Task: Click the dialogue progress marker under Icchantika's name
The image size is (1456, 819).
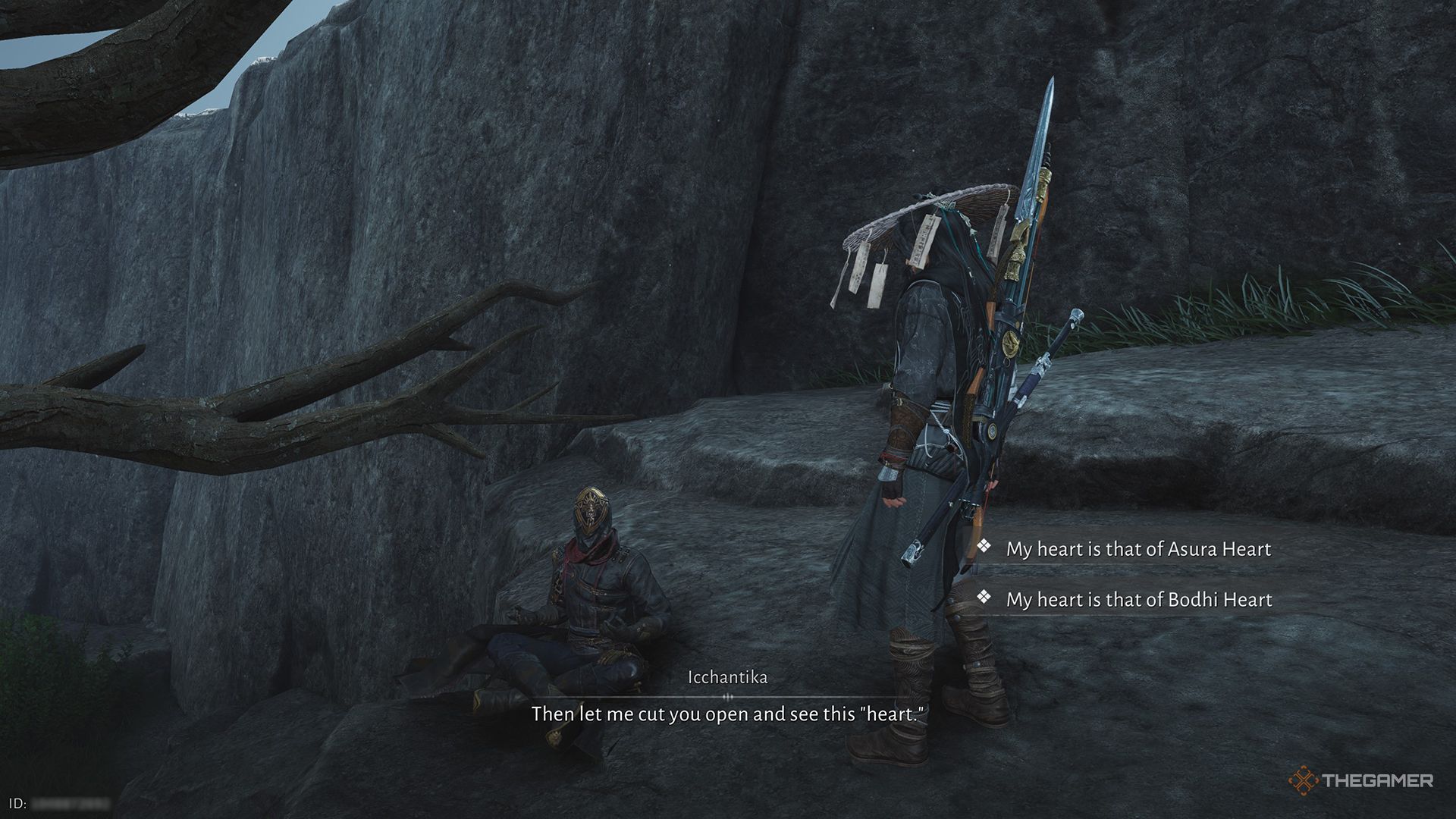Action: coord(728,695)
